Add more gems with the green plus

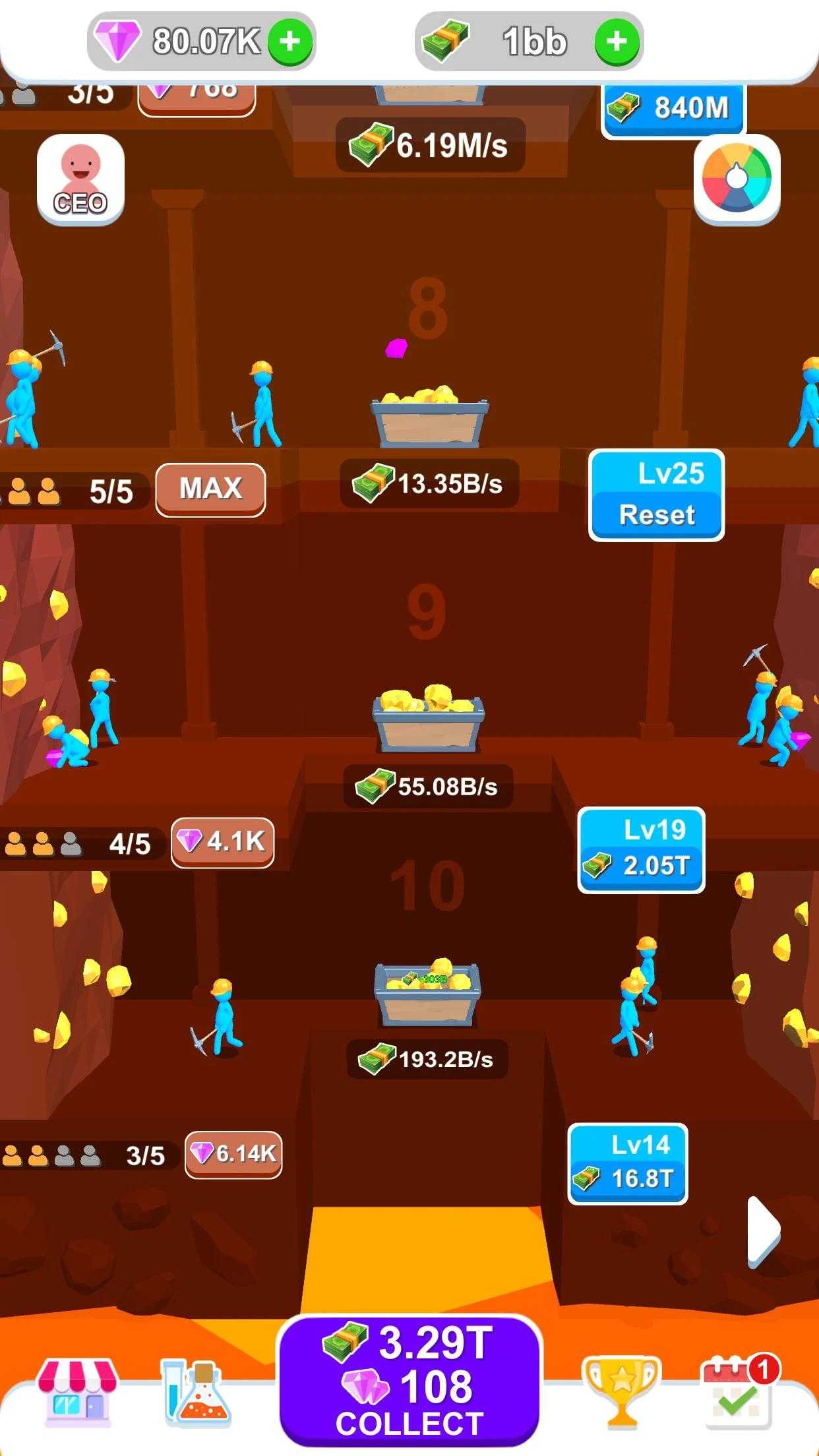click(x=289, y=42)
